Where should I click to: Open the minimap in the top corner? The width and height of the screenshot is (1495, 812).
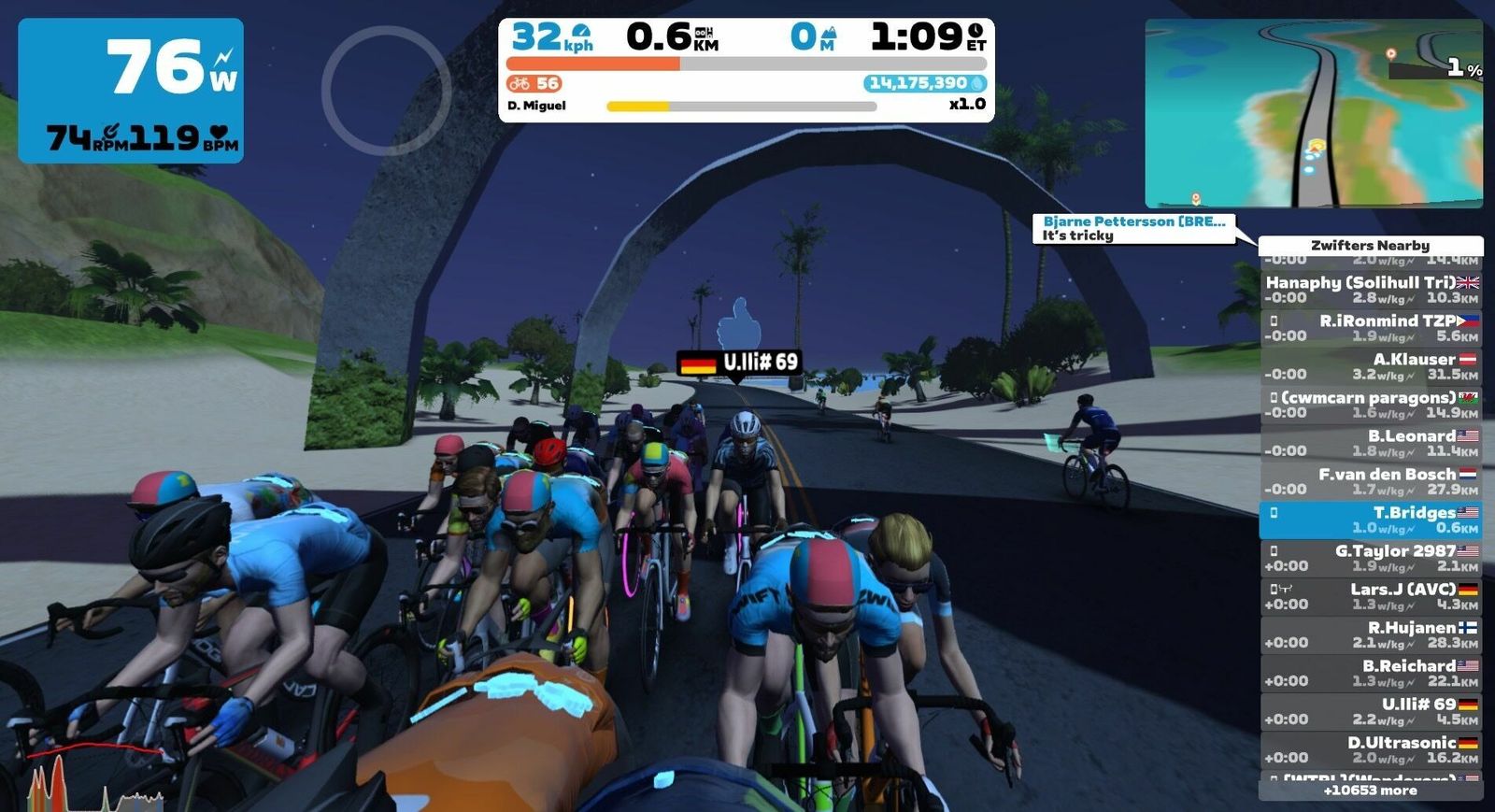tap(1313, 112)
